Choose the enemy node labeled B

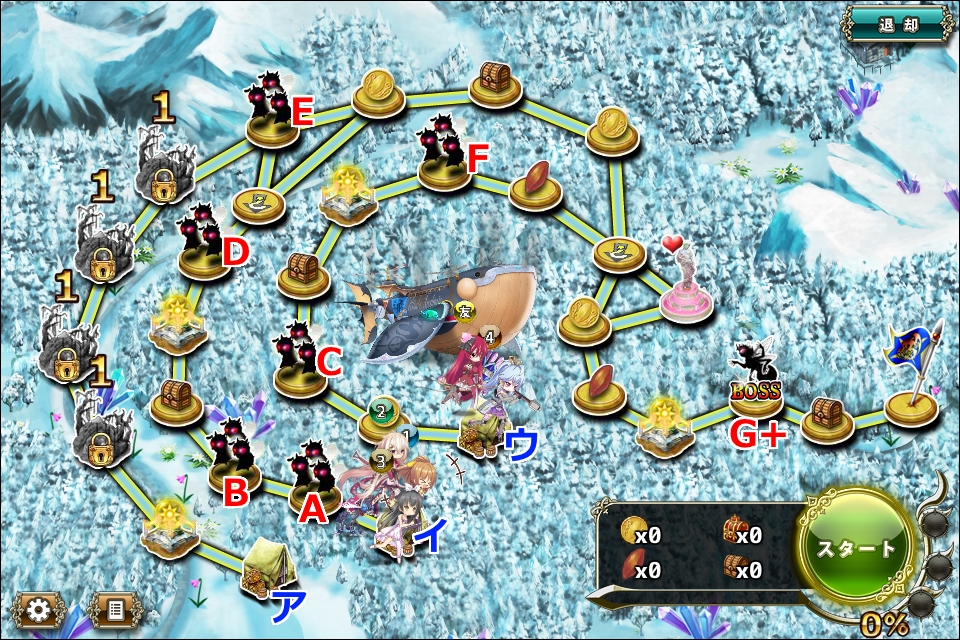tap(234, 458)
